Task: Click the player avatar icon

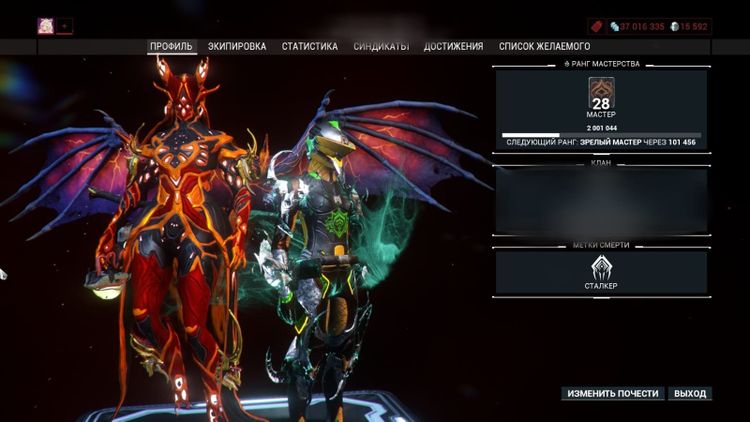Action: (x=46, y=26)
